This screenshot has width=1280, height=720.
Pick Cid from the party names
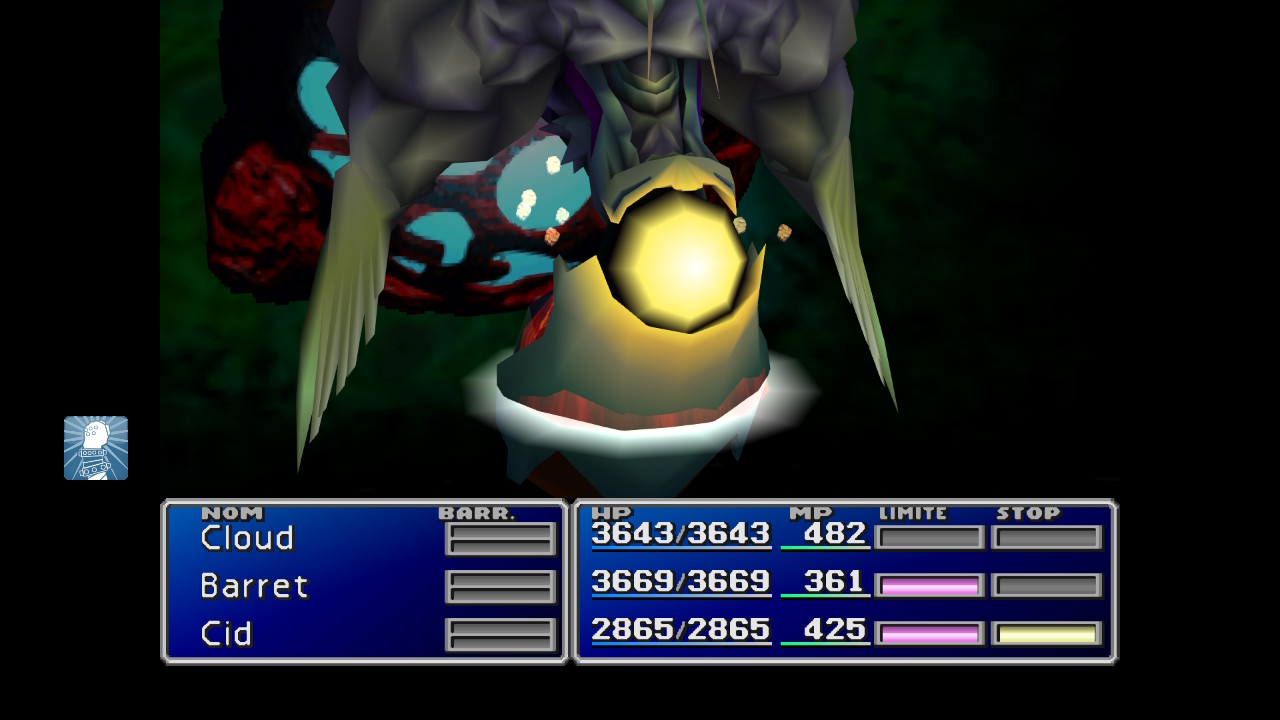click(226, 634)
